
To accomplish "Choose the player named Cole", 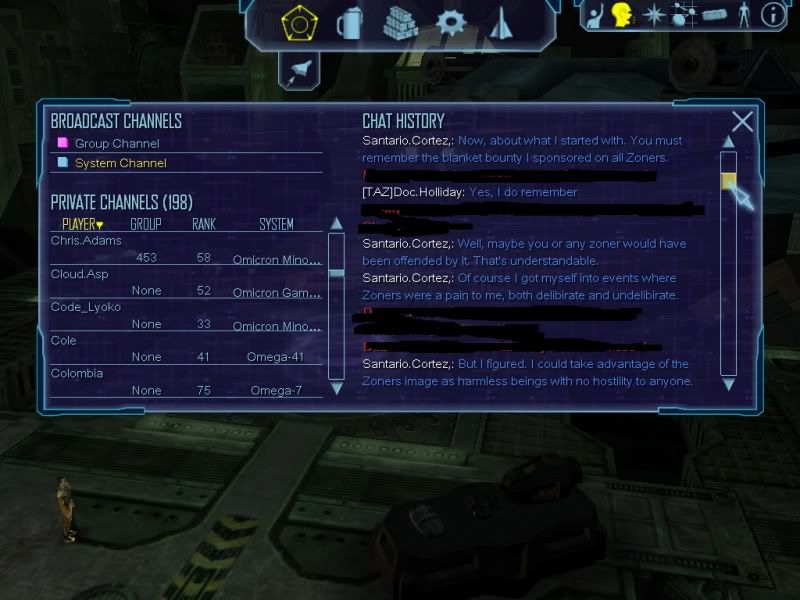I will pos(64,340).
